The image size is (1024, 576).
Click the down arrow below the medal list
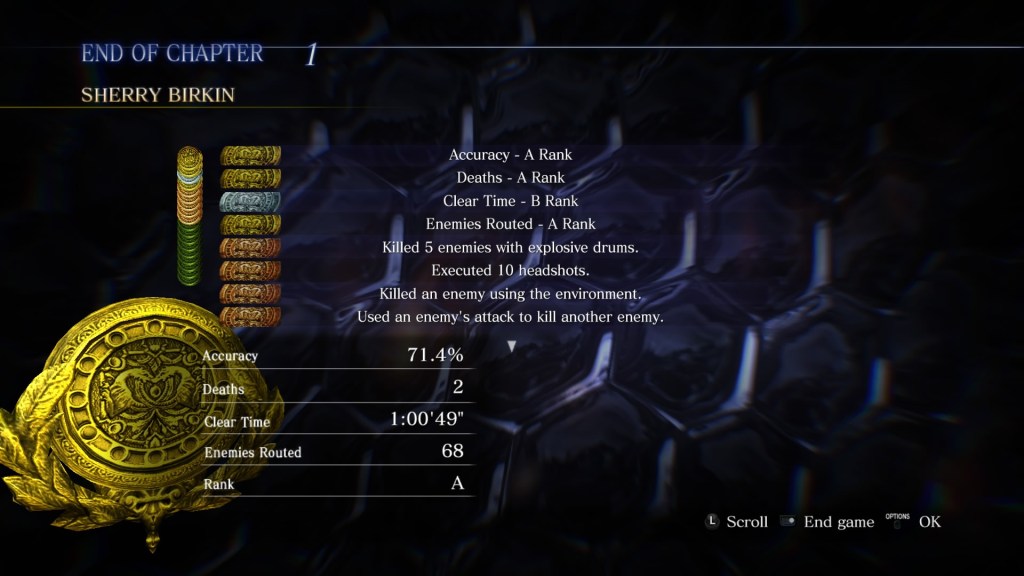(512, 346)
